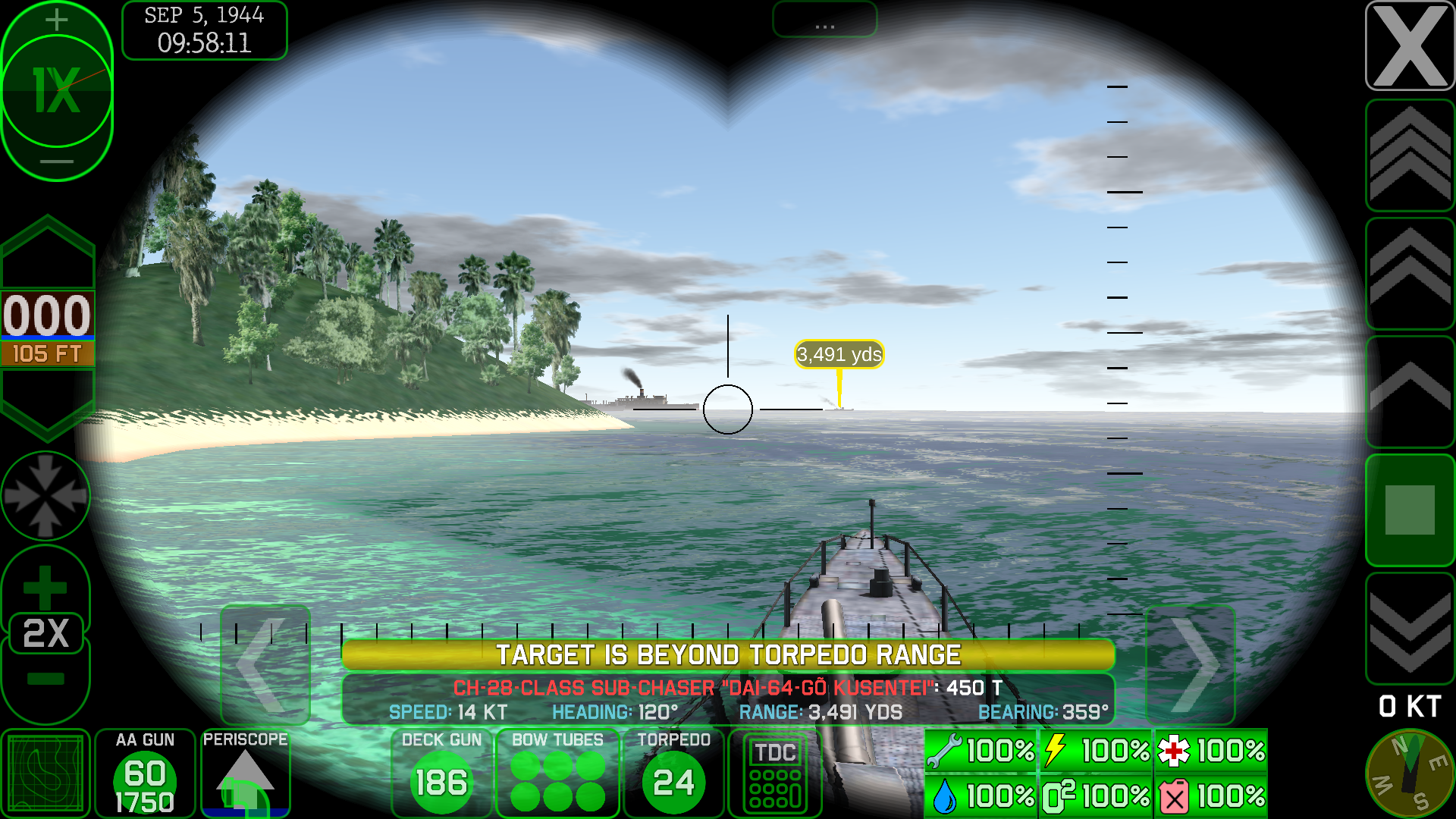Click the hull integrity wrench indicator
The height and width of the screenshot is (819, 1456).
click(980, 751)
